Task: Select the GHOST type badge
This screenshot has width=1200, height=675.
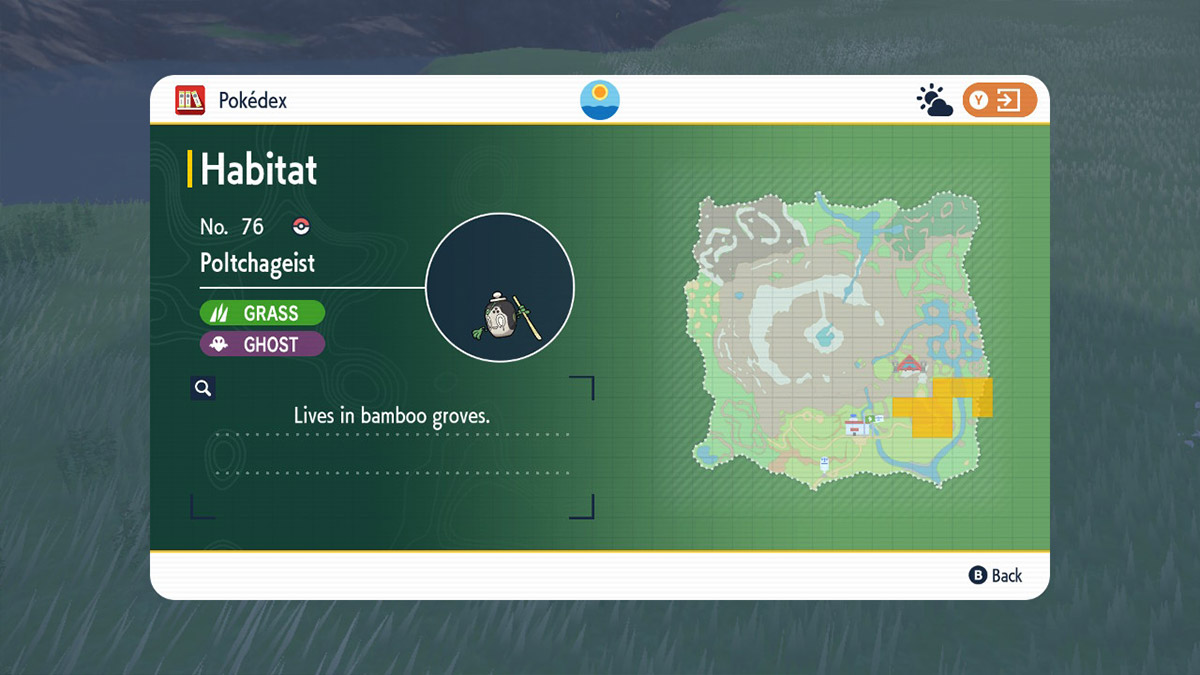Action: (x=262, y=344)
